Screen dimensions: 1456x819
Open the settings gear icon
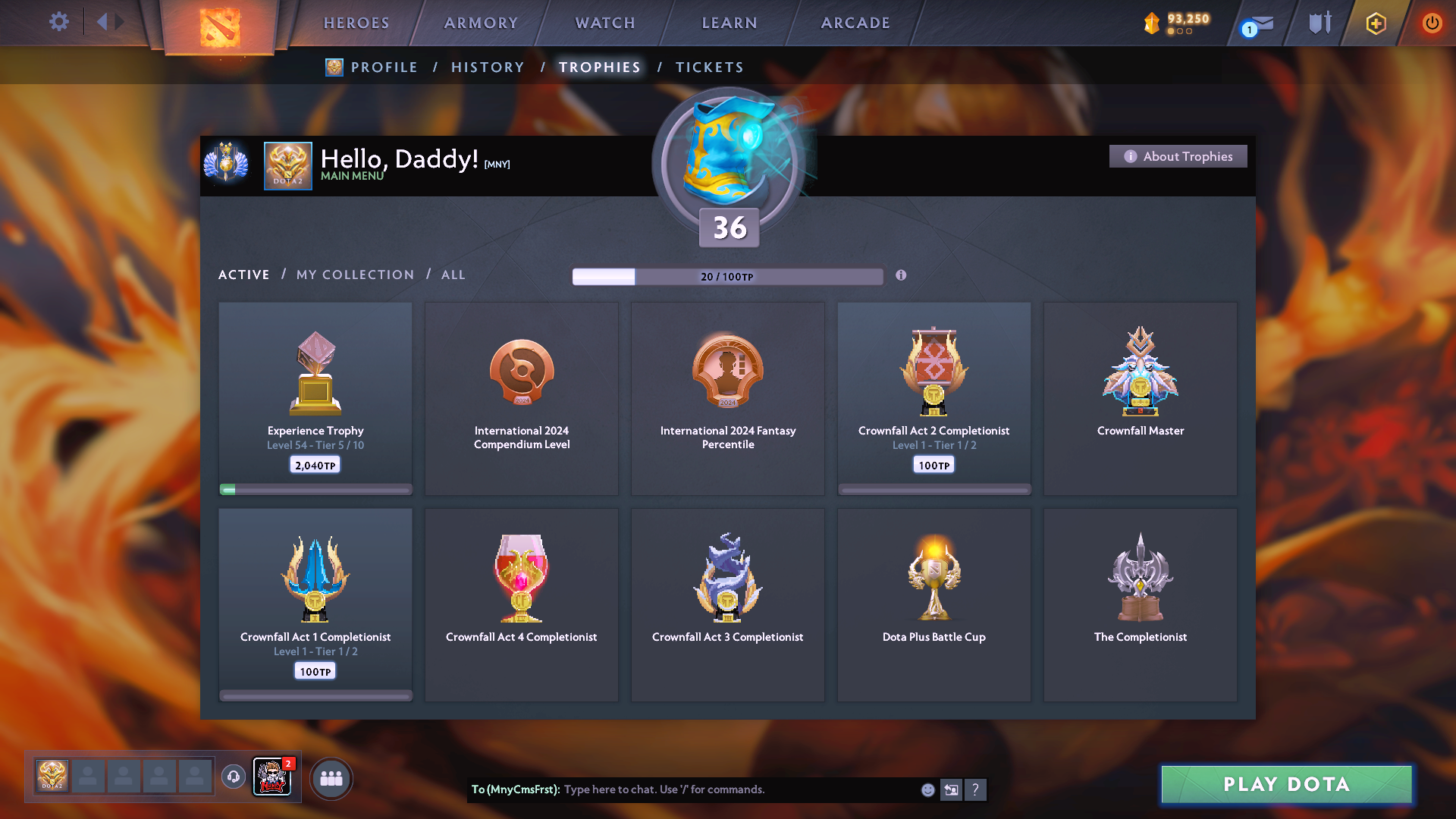coord(59,23)
